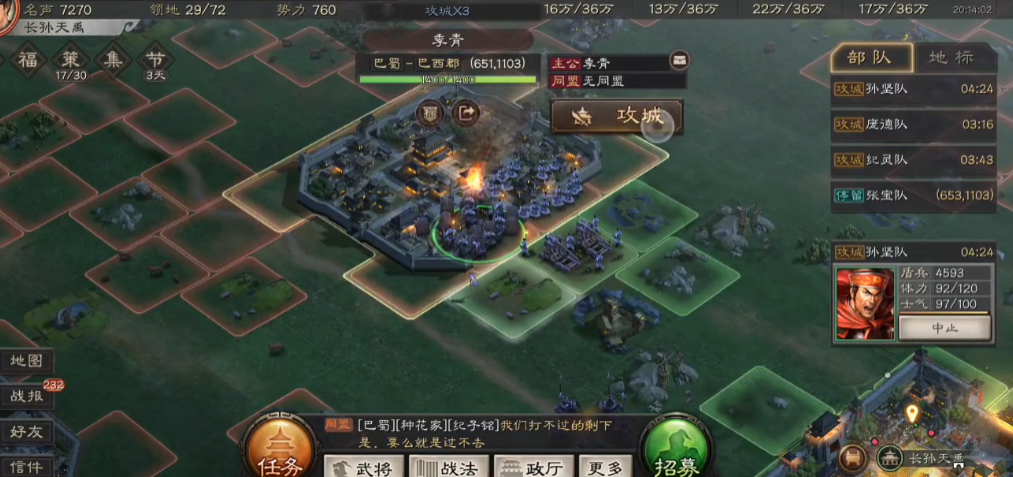
Task: Open the 武将 generals menu
Action: click(x=365, y=467)
